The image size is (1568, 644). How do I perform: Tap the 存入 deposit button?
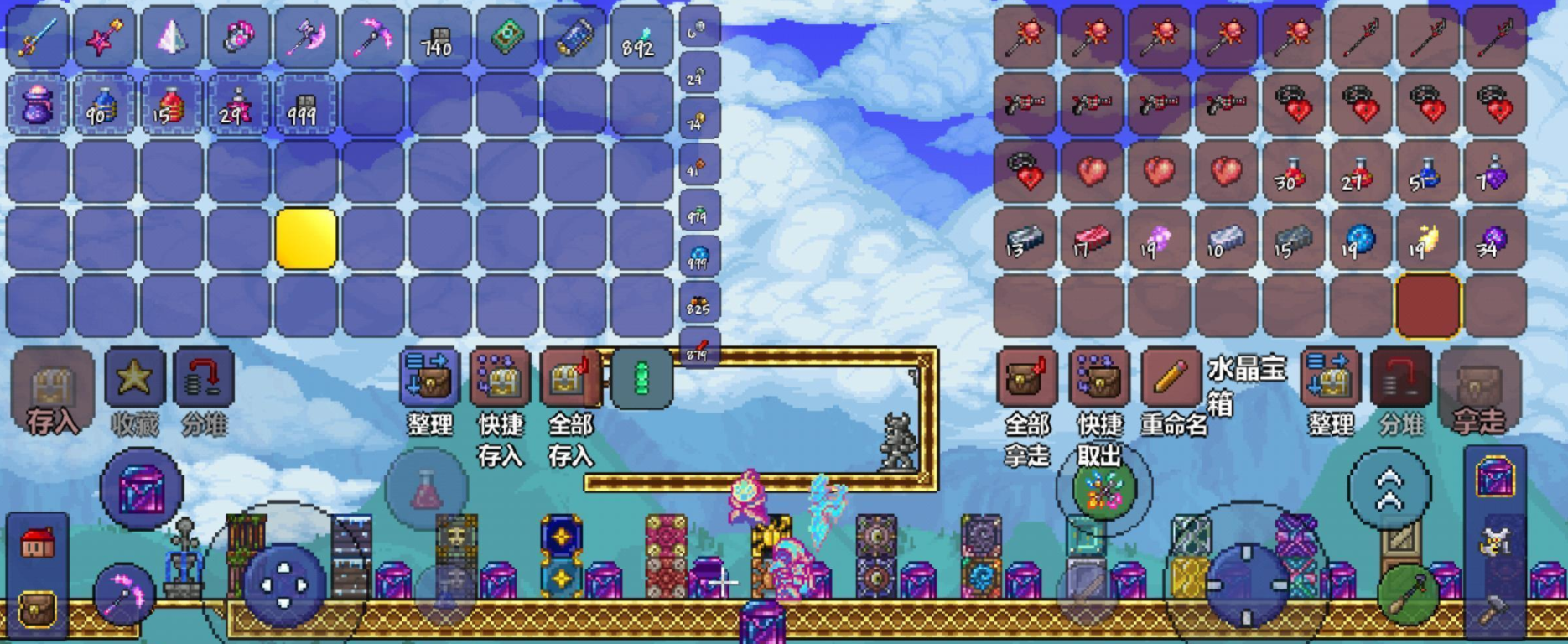52,393
